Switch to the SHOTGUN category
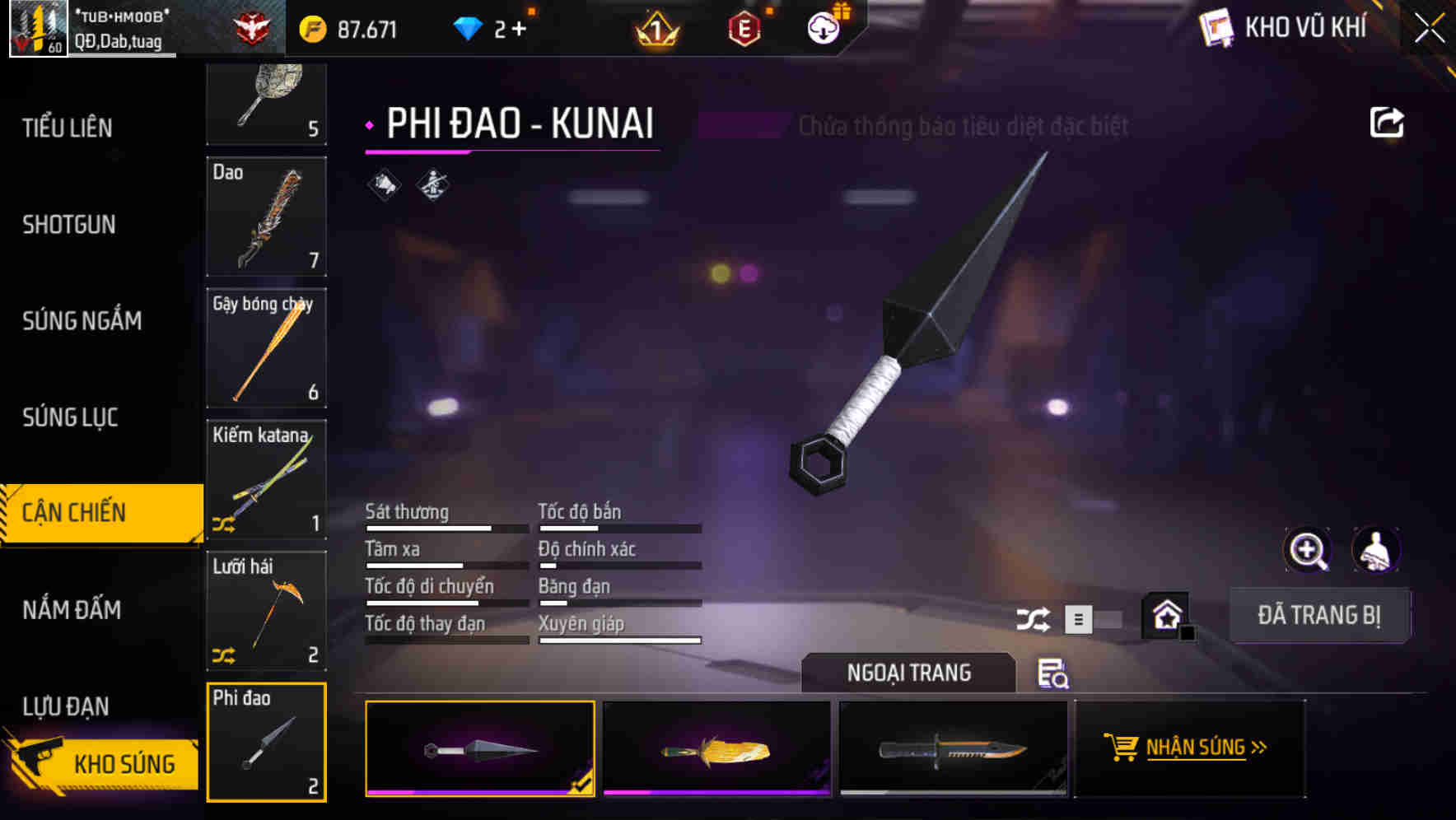 coord(68,224)
